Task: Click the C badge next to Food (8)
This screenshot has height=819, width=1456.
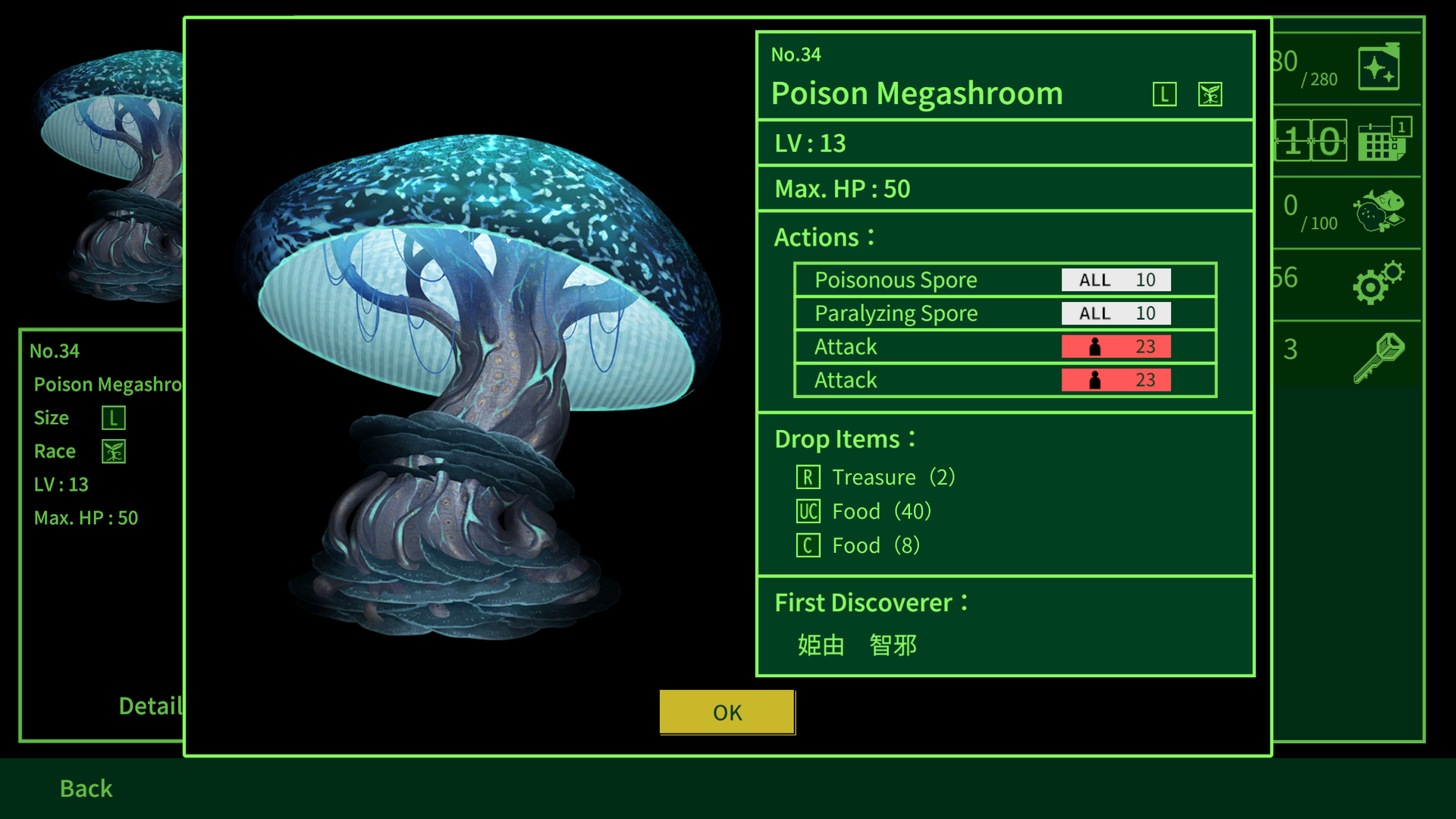Action: coord(808,545)
